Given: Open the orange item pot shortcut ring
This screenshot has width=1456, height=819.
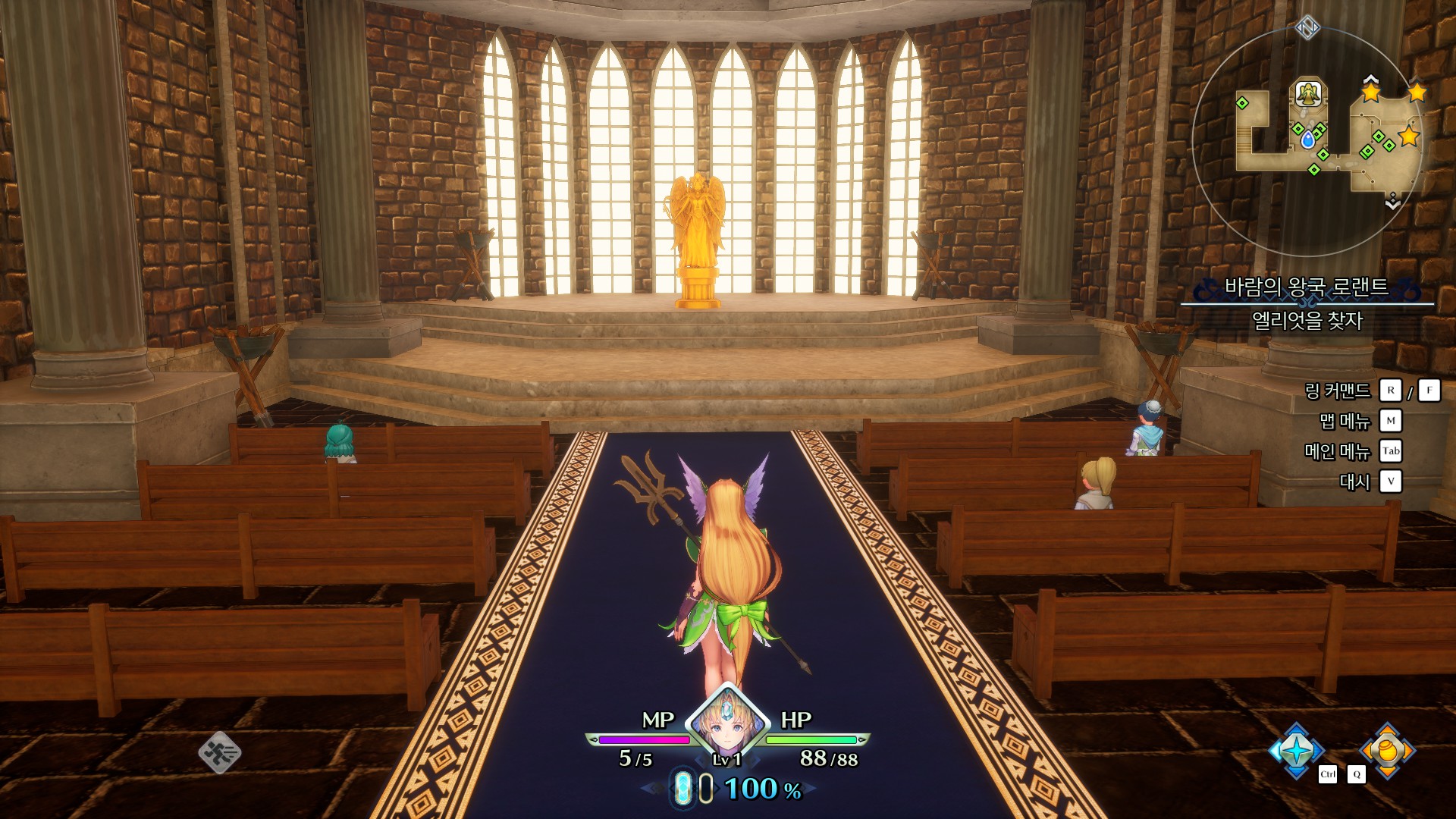Looking at the screenshot, I should tap(1387, 750).
